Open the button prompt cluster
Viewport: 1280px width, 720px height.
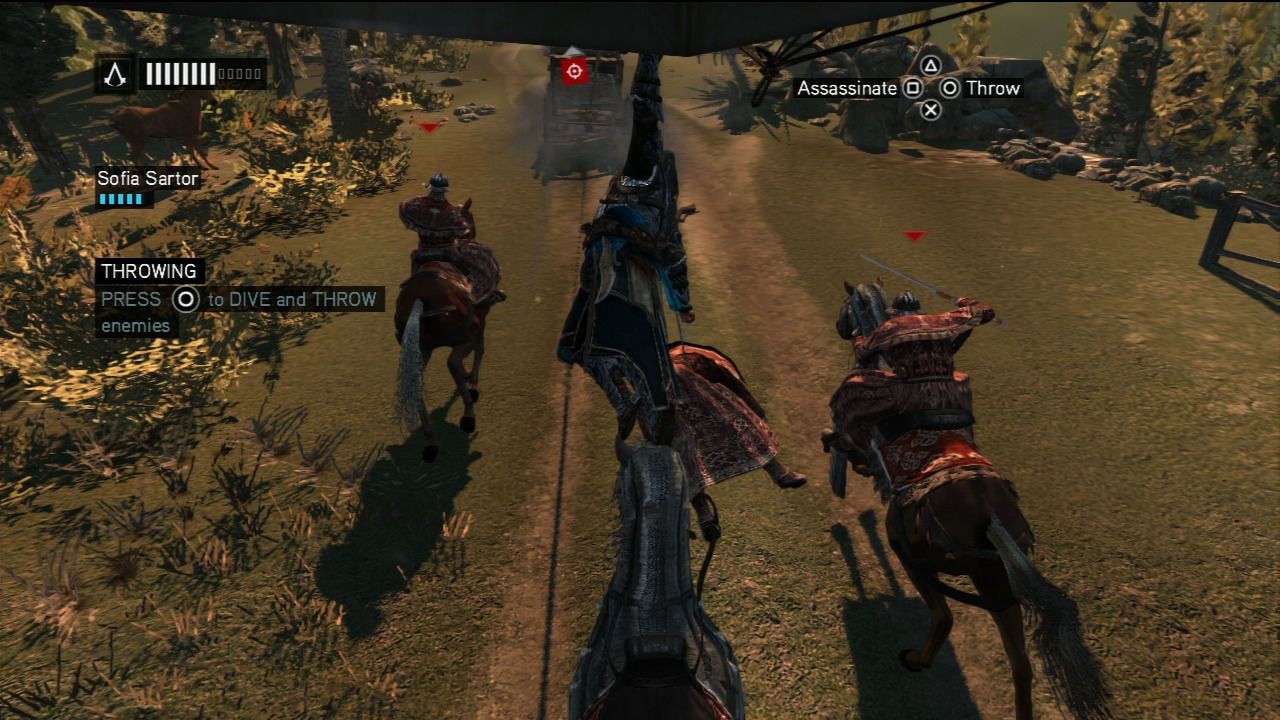(930, 88)
